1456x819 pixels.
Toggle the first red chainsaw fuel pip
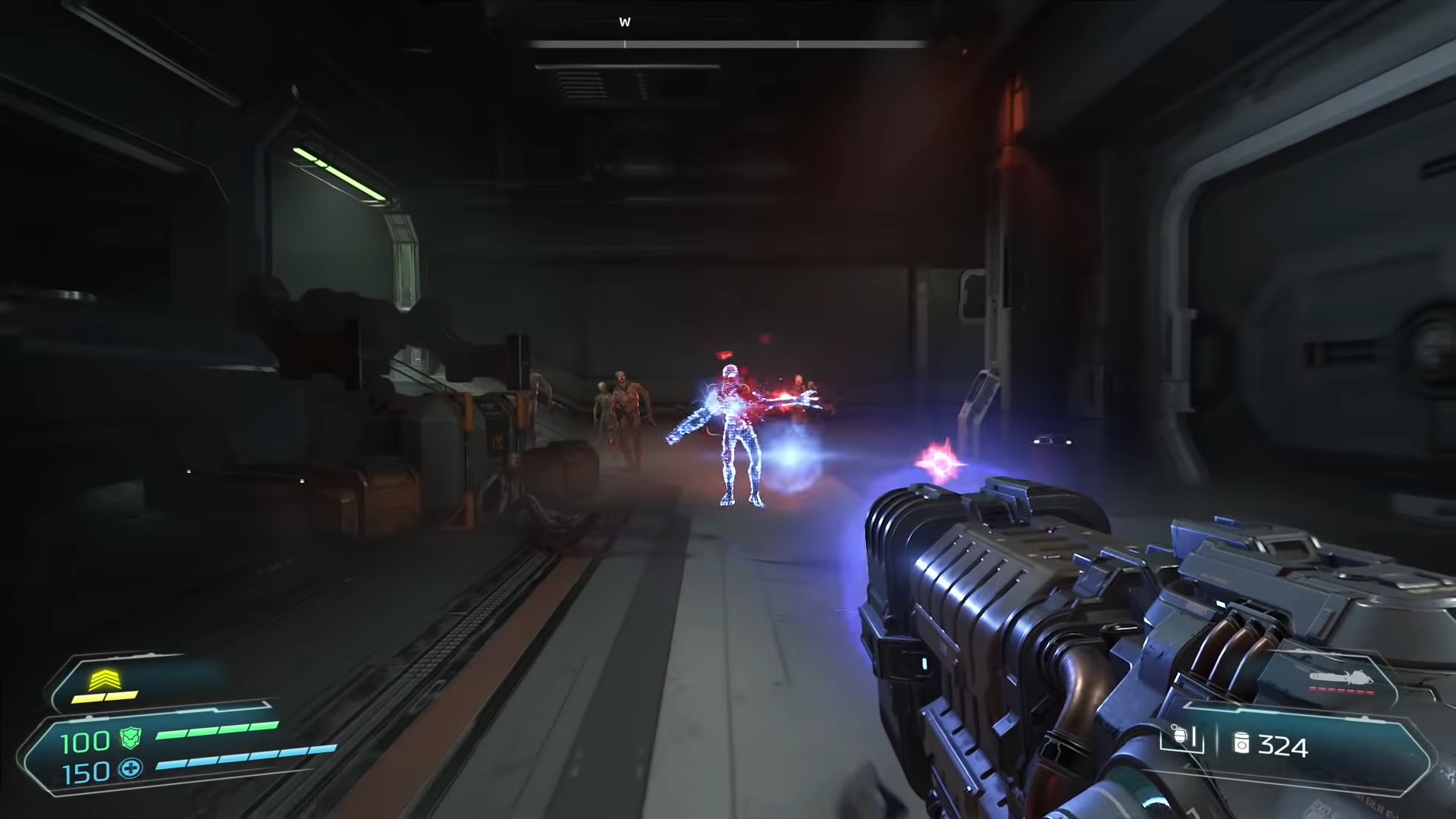(x=1312, y=689)
